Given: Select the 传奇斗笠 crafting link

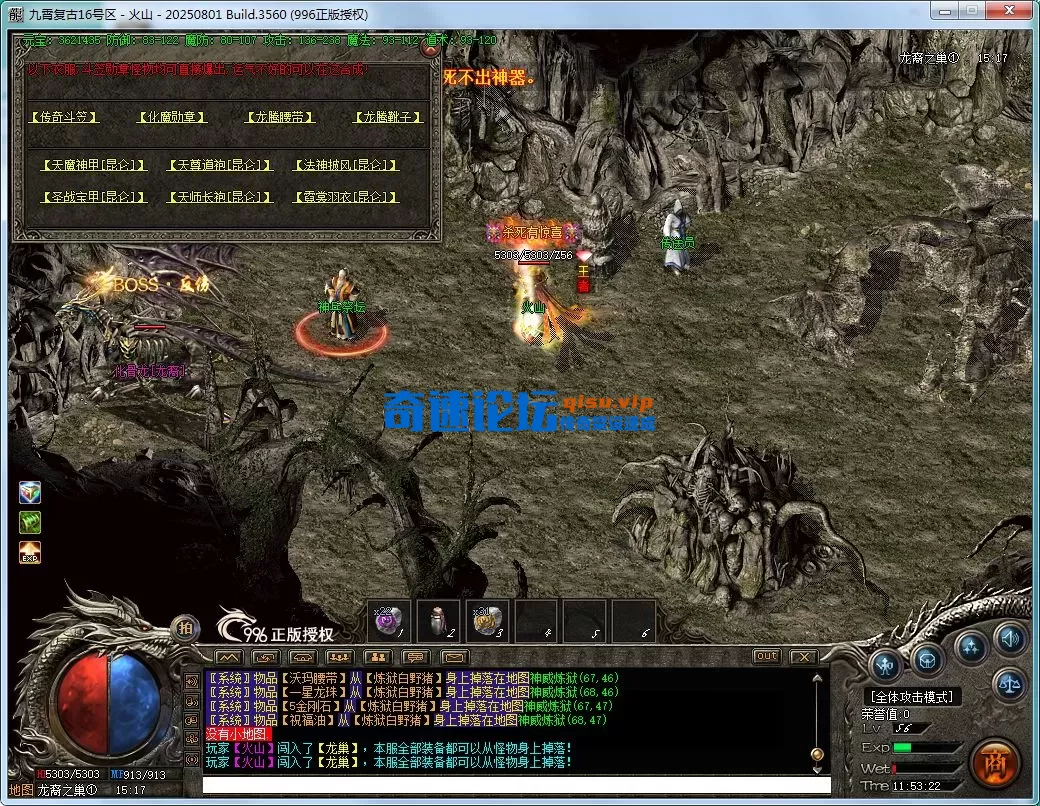Looking at the screenshot, I should click(65, 117).
